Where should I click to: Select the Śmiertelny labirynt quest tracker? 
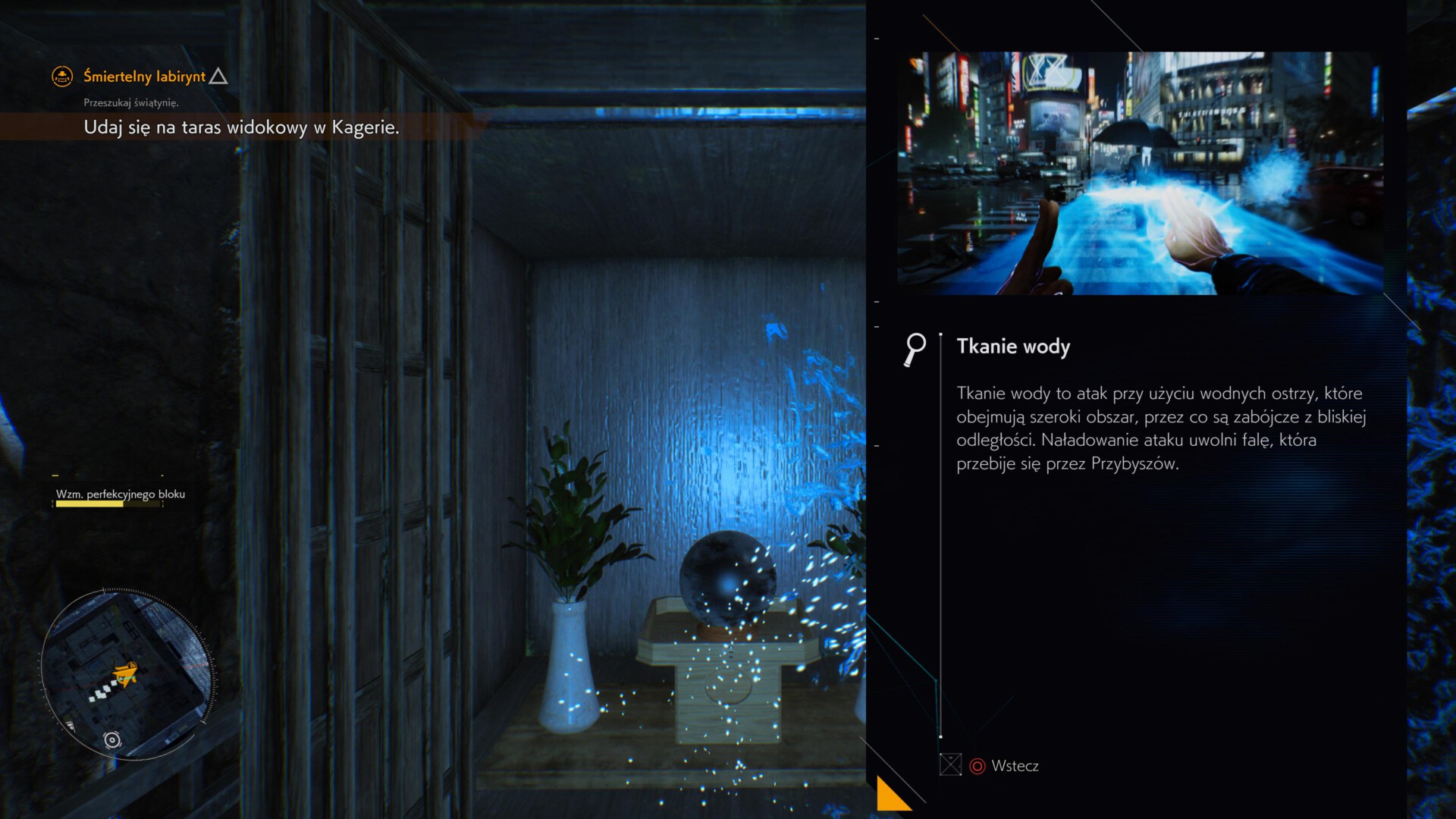tap(144, 77)
